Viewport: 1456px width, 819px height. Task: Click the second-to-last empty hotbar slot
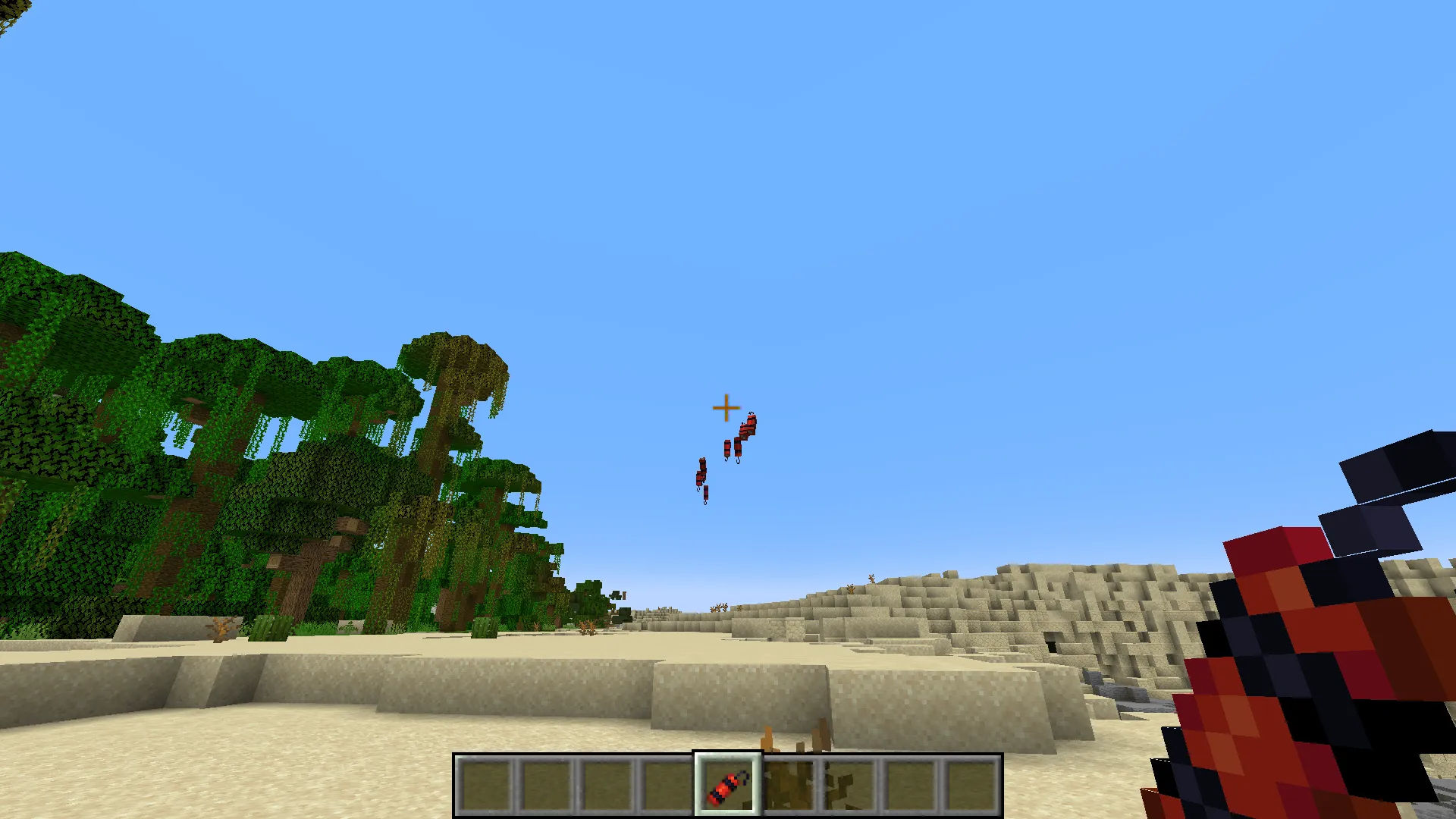(x=912, y=785)
